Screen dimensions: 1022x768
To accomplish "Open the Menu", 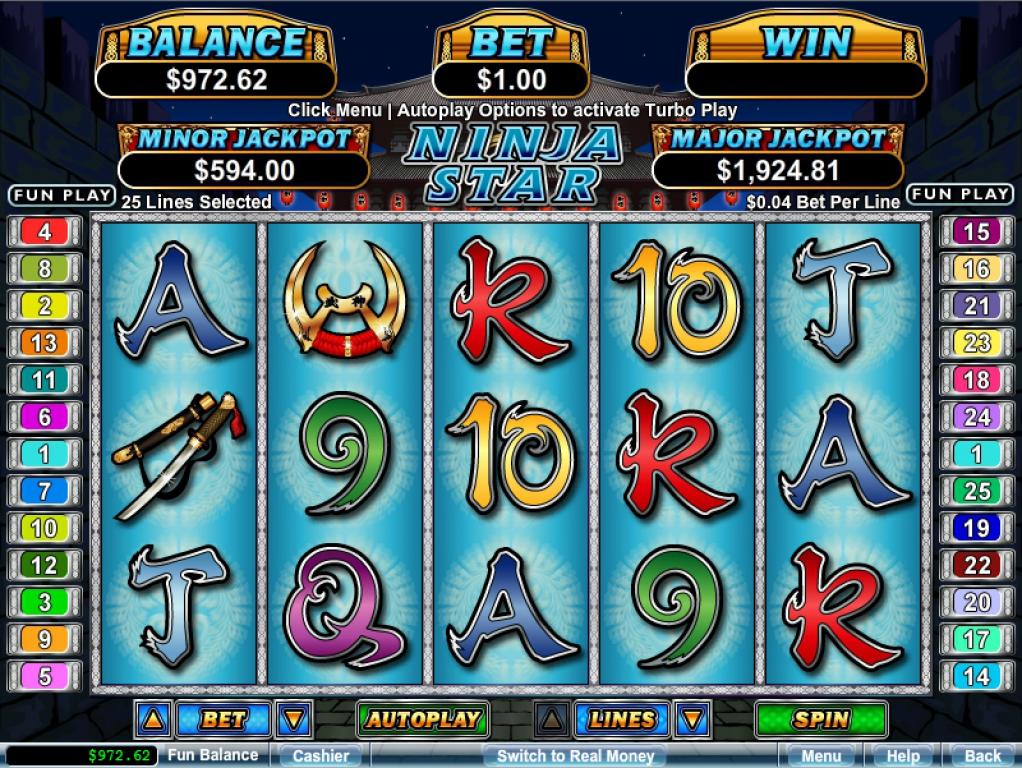I will coord(821,756).
